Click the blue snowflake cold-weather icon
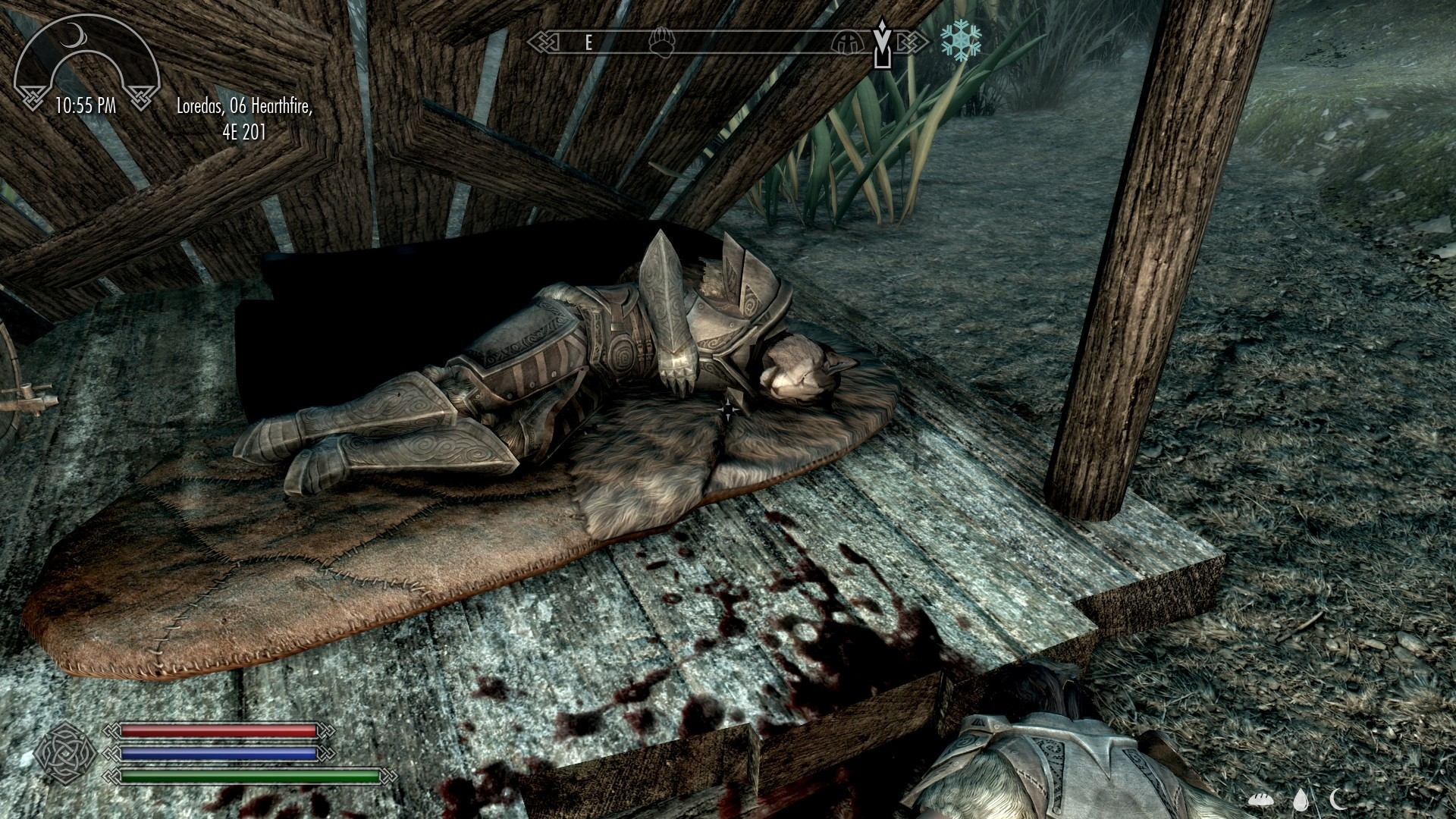1456x819 pixels. (961, 41)
